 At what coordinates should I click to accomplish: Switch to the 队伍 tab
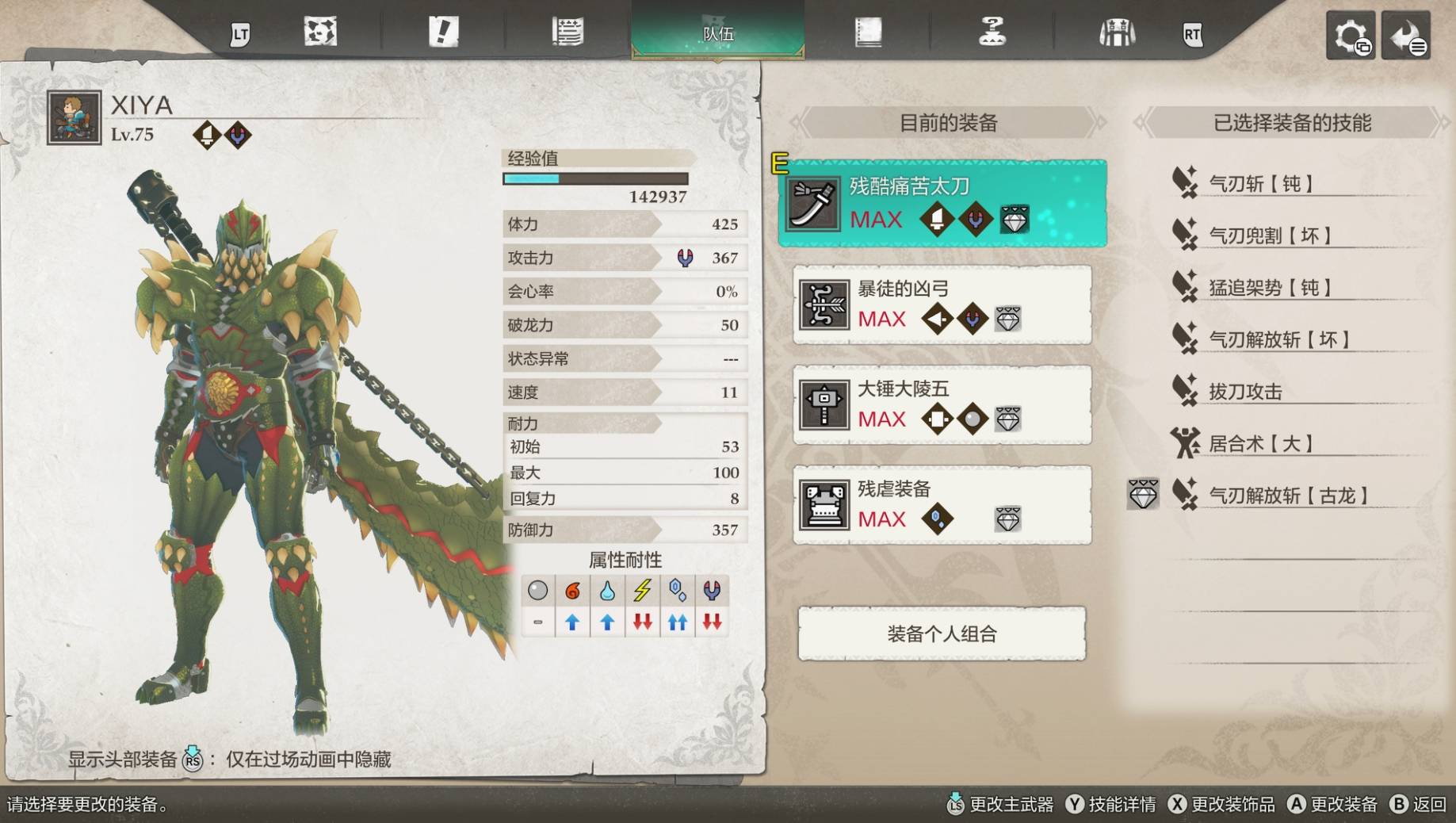(718, 33)
